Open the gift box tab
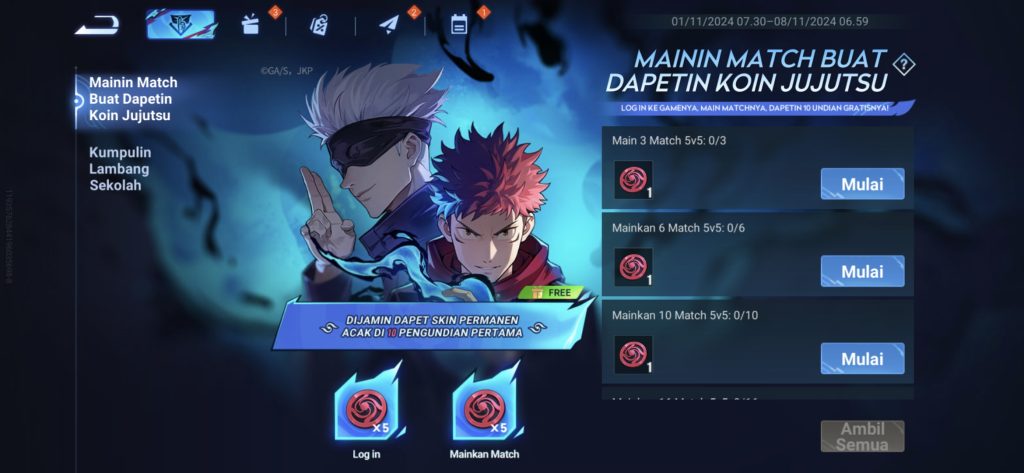Screen dimensions: 1024x473 click(x=251, y=25)
